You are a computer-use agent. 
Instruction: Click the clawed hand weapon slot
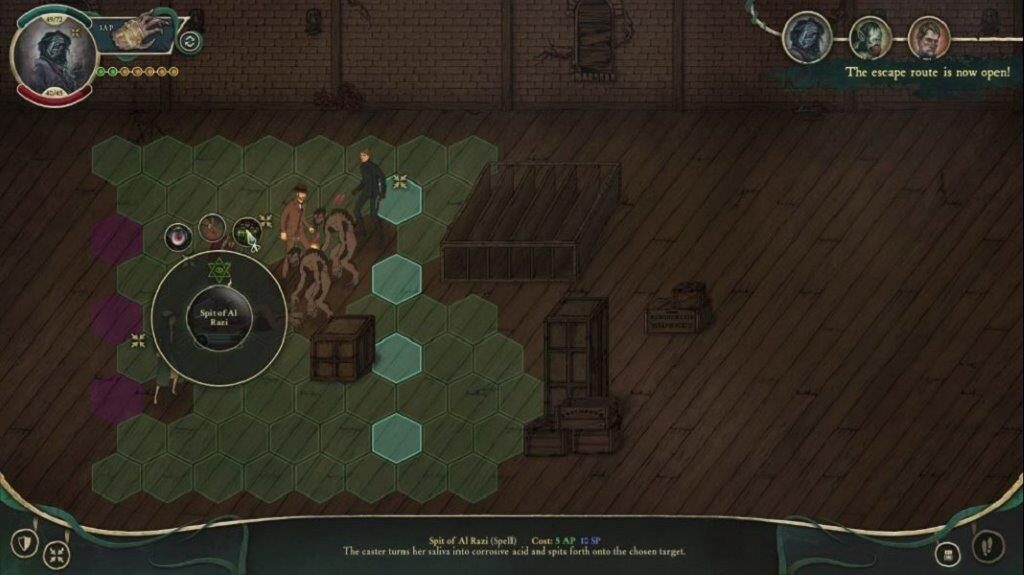click(137, 32)
